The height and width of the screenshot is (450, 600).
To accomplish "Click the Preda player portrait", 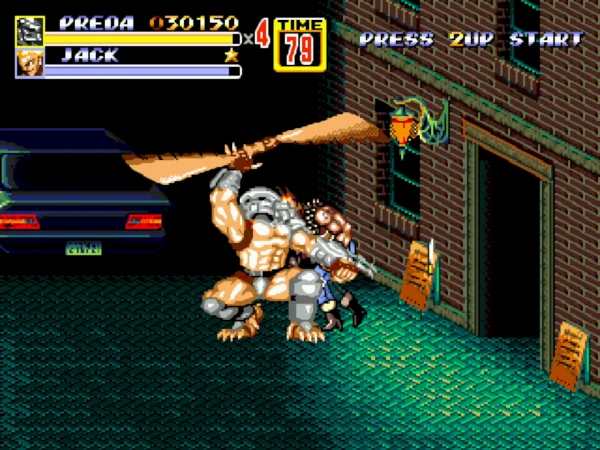I will pos(29,31).
